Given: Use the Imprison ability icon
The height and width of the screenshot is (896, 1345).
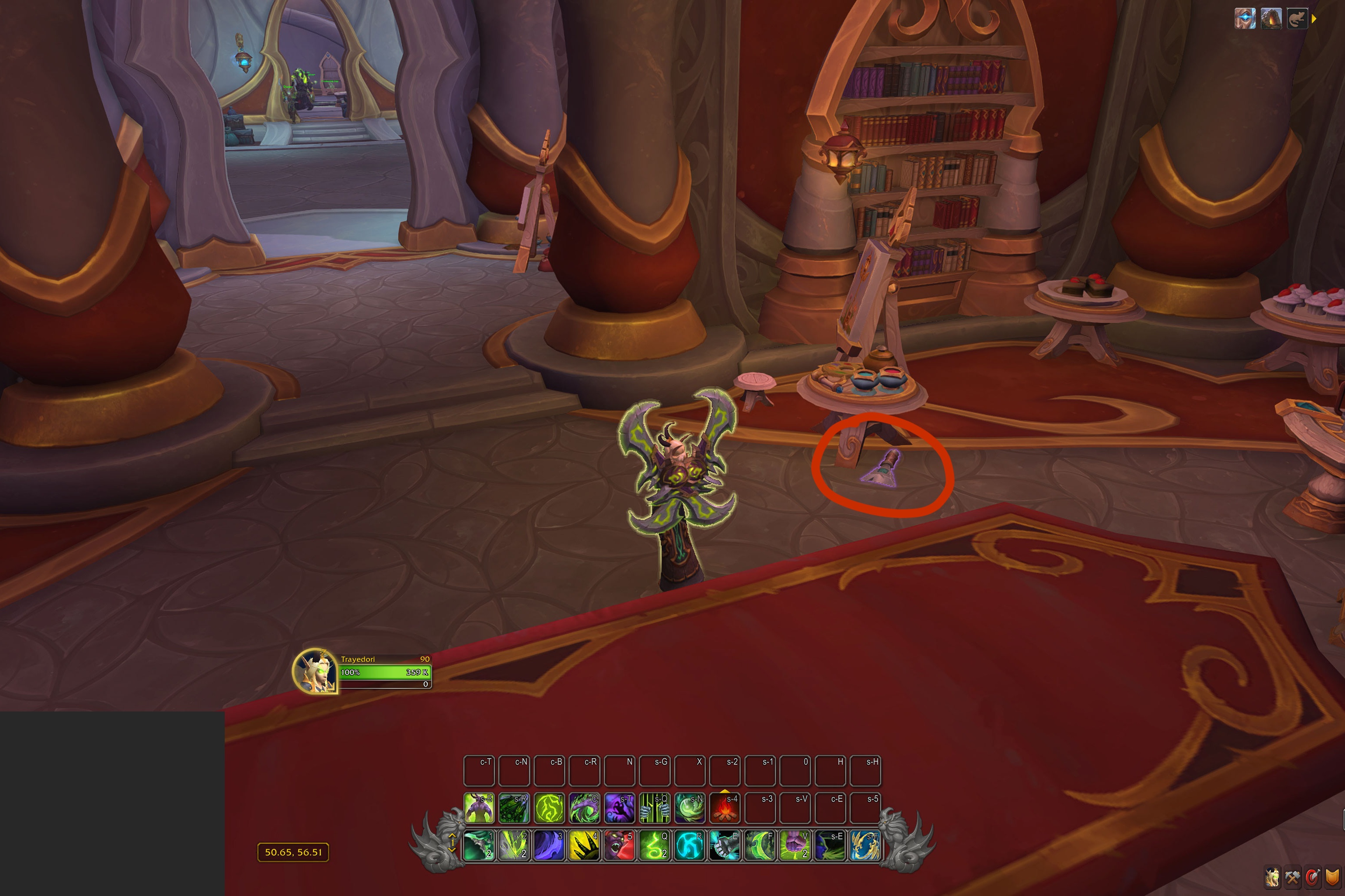Looking at the screenshot, I should 655,807.
